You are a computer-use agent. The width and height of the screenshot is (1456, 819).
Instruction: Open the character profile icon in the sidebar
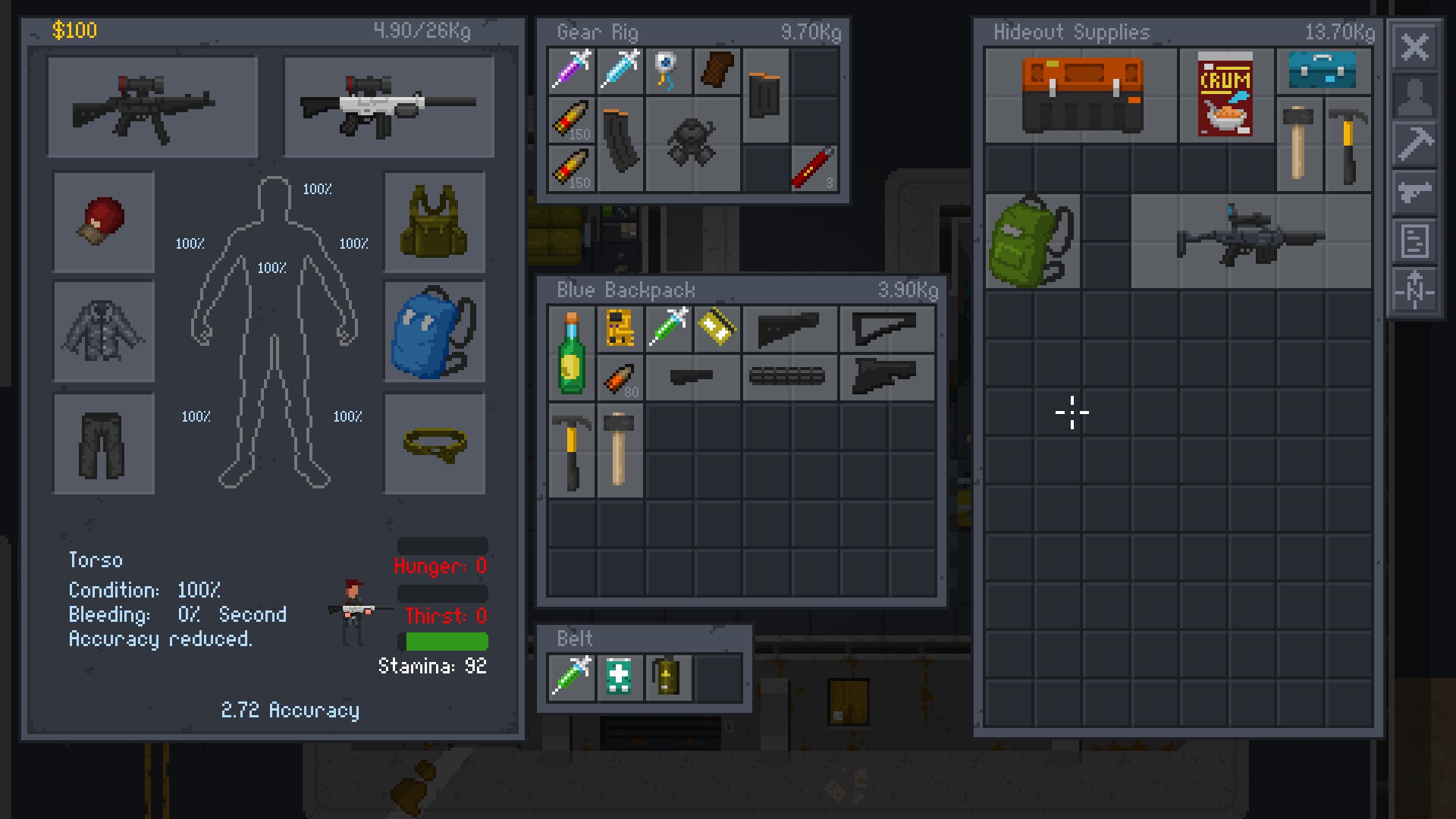[x=1415, y=97]
